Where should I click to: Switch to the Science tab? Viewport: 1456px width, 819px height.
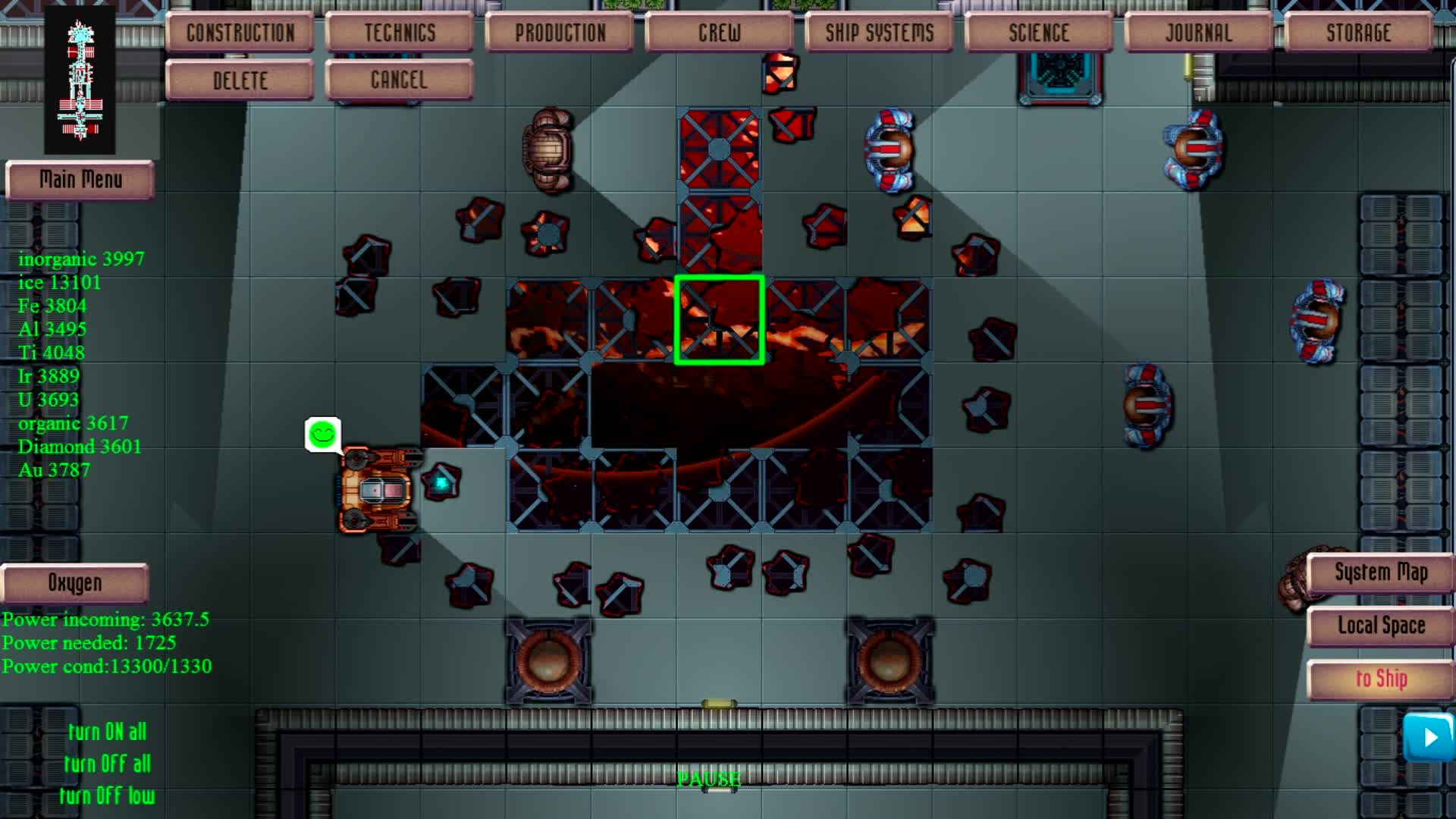[1038, 32]
